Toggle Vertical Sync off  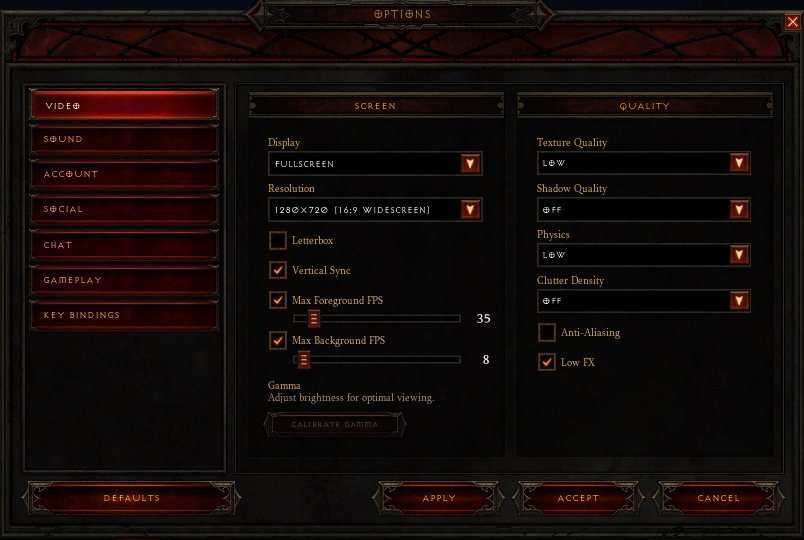(x=278, y=270)
